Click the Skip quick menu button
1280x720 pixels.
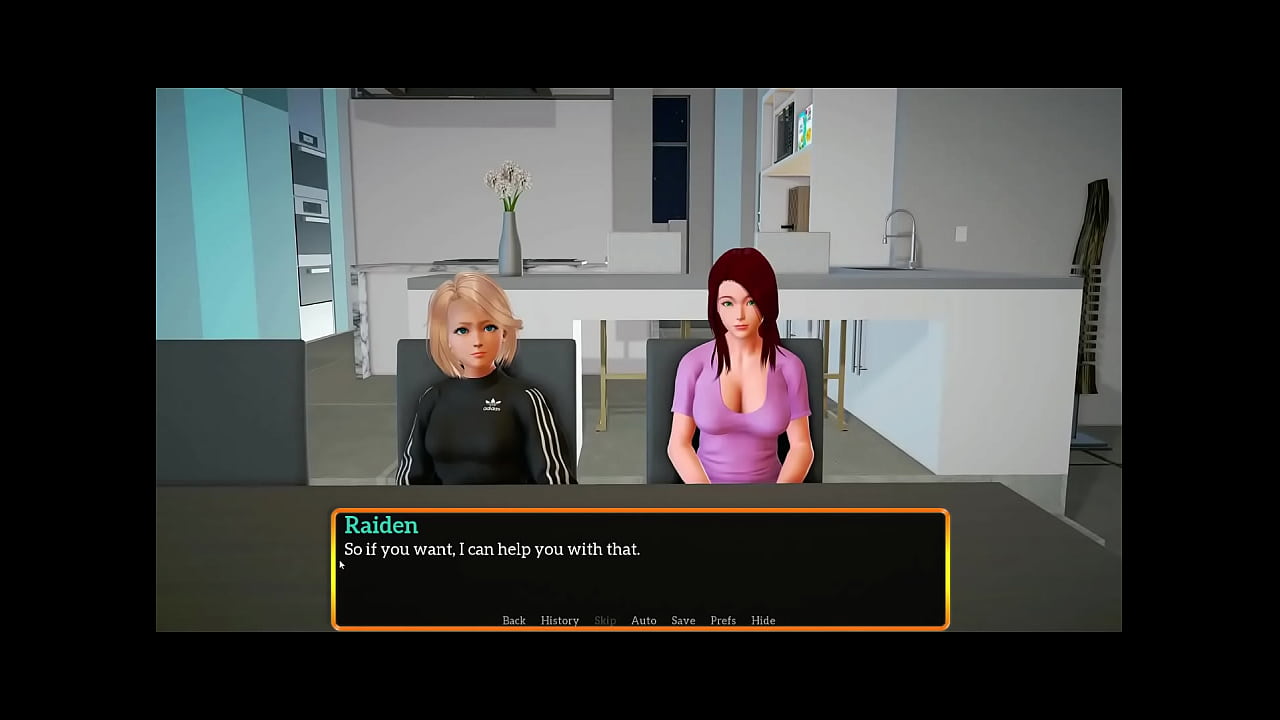pos(605,621)
